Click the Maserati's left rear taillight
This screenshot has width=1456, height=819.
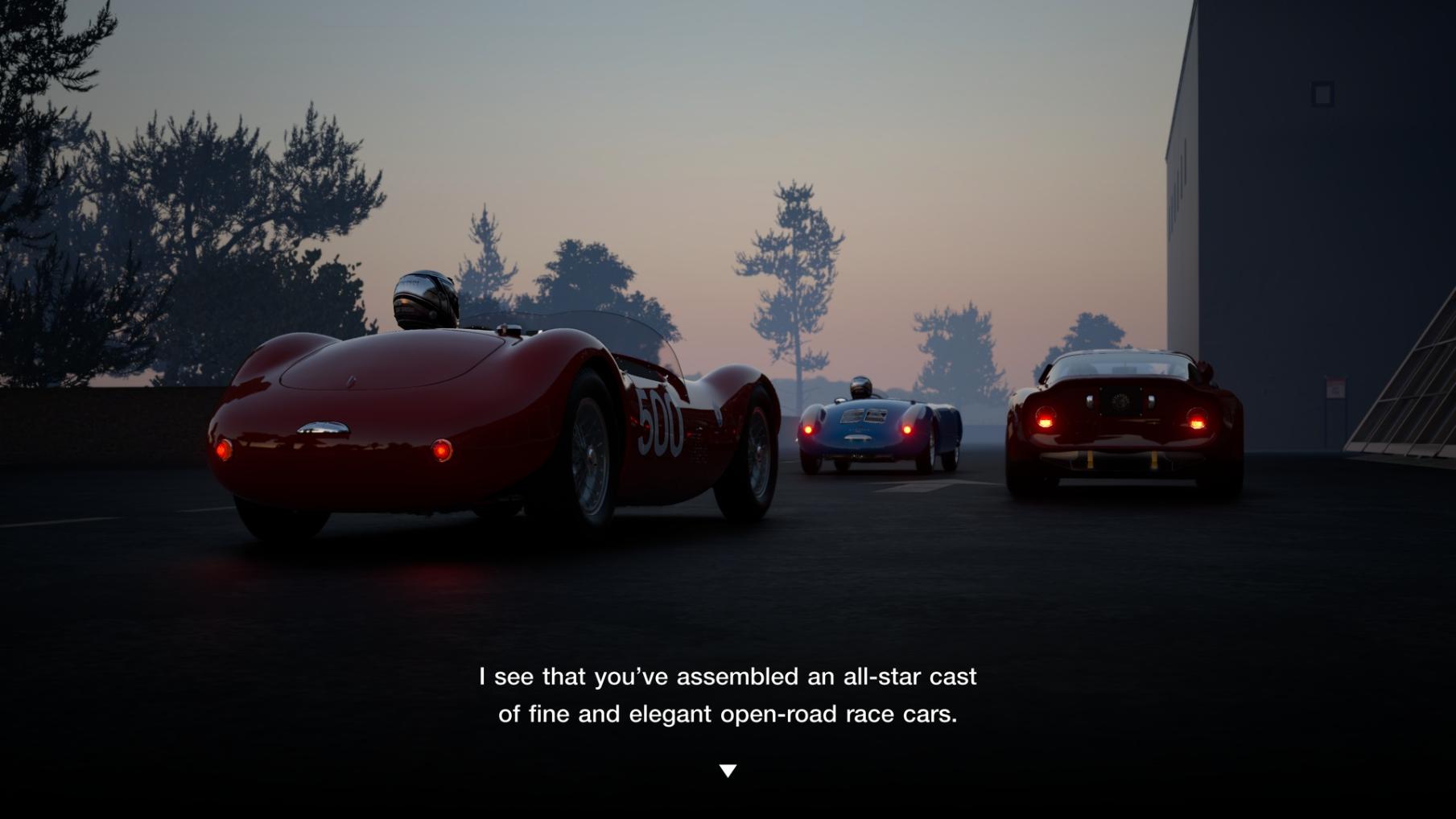click(225, 451)
